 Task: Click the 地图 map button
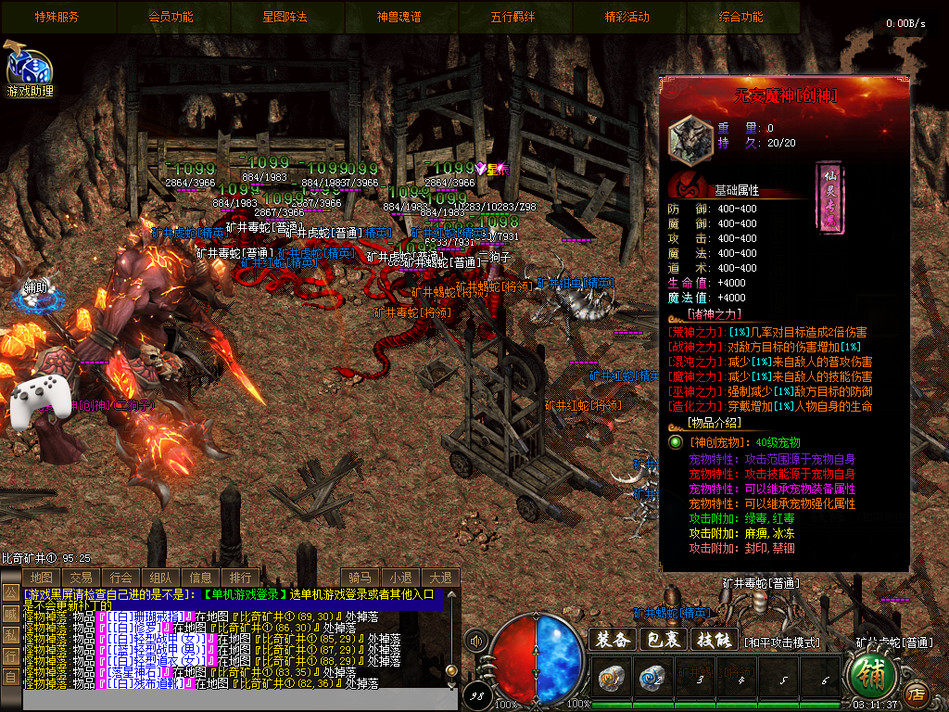click(41, 577)
